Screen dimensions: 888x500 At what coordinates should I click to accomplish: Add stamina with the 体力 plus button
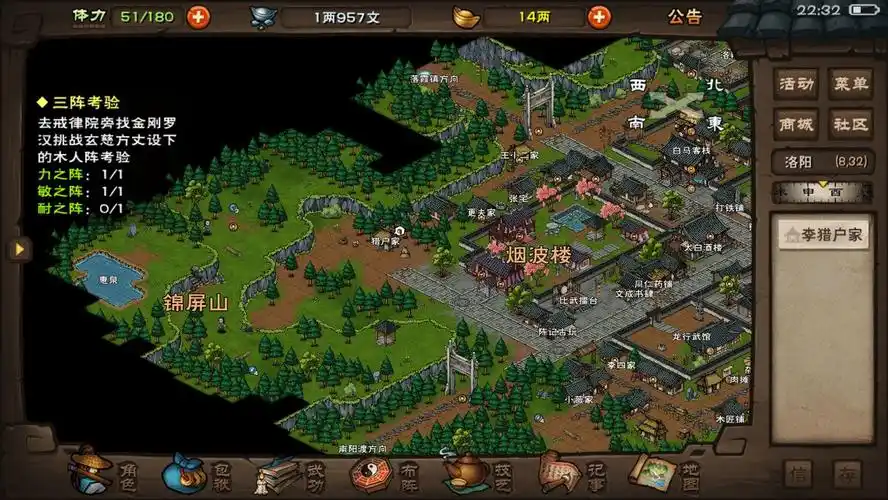(199, 16)
